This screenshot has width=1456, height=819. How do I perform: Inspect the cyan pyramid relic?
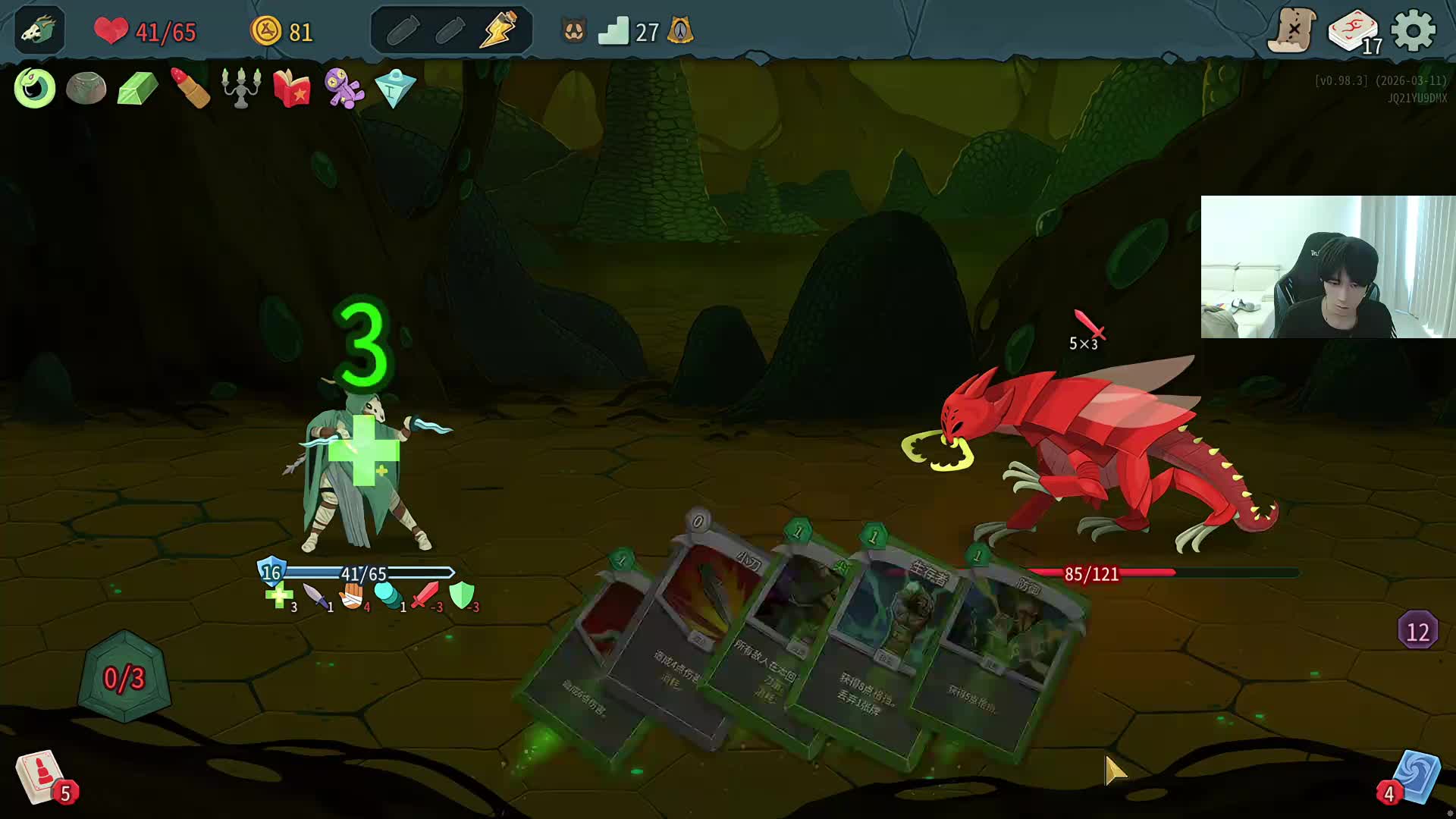click(395, 88)
